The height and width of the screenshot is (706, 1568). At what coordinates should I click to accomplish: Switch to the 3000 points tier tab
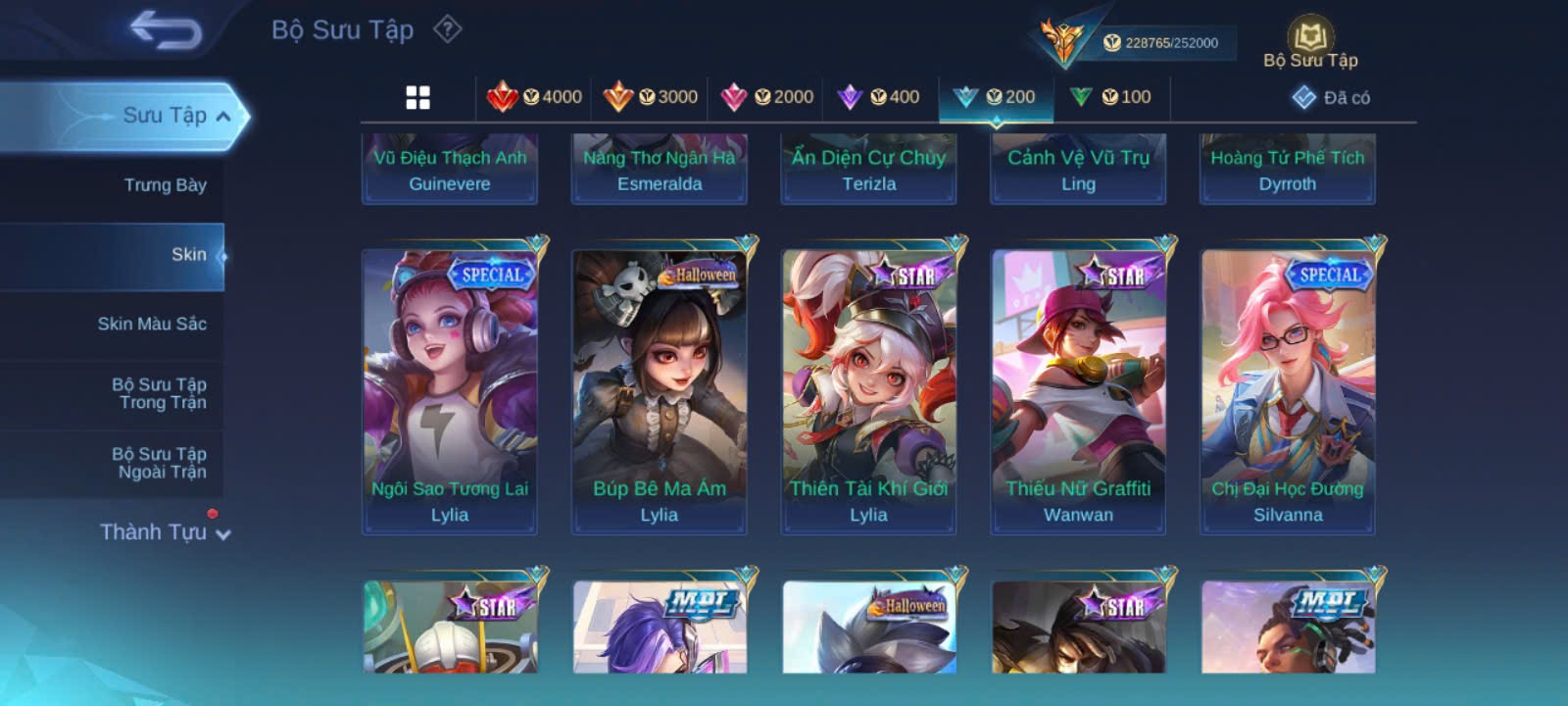point(651,97)
